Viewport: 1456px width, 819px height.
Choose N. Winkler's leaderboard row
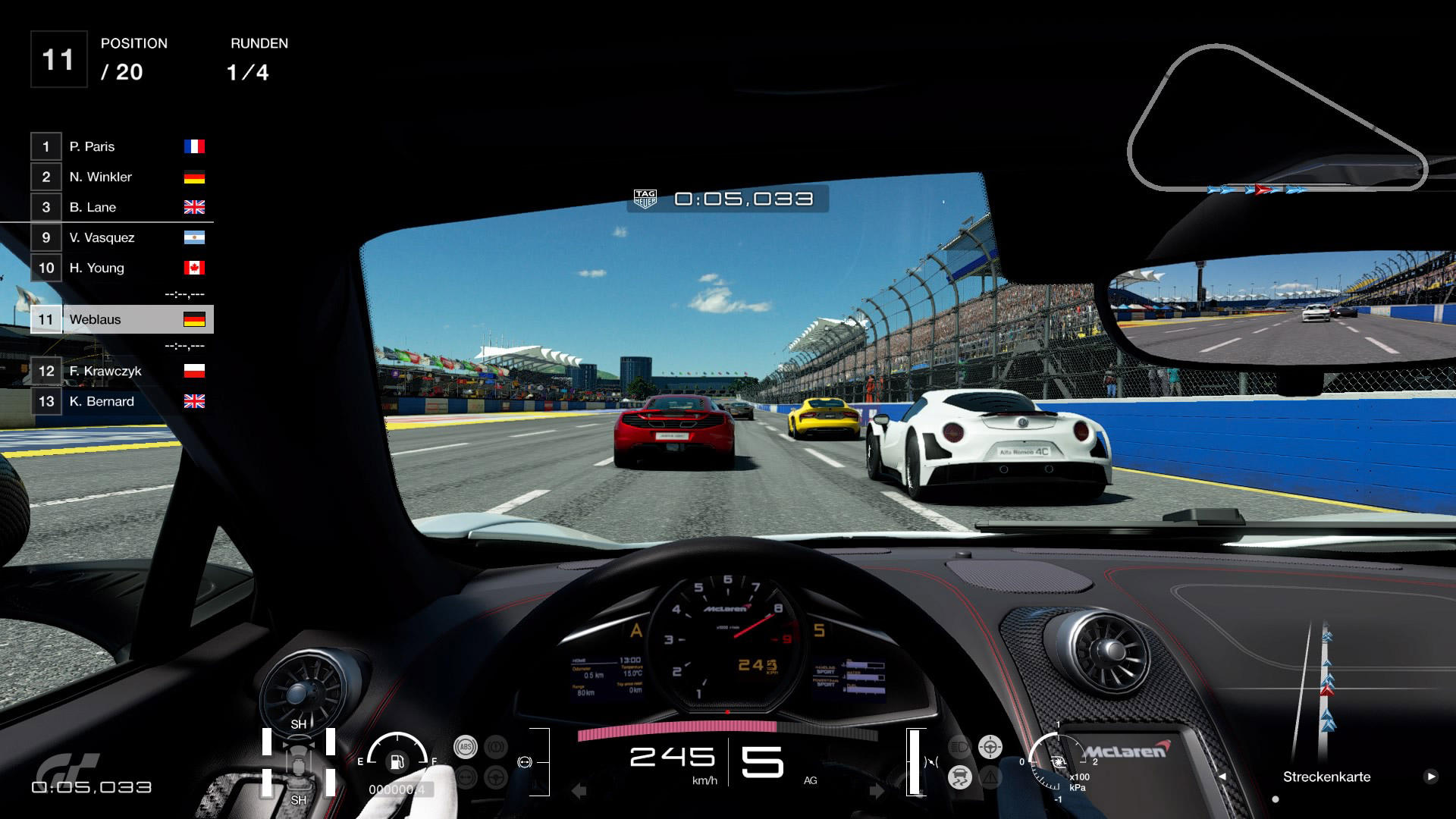118,177
